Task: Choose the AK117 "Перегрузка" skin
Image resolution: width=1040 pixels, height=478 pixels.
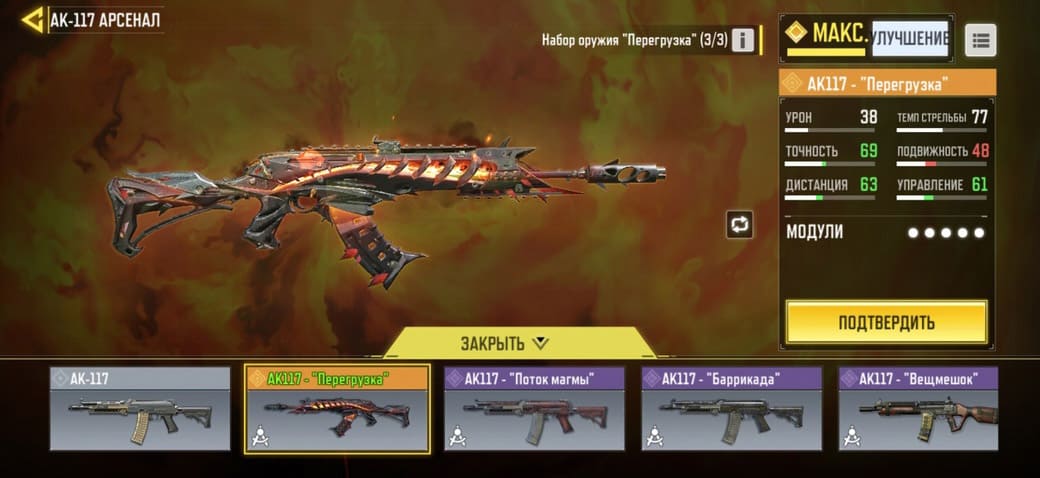Action: (x=337, y=409)
